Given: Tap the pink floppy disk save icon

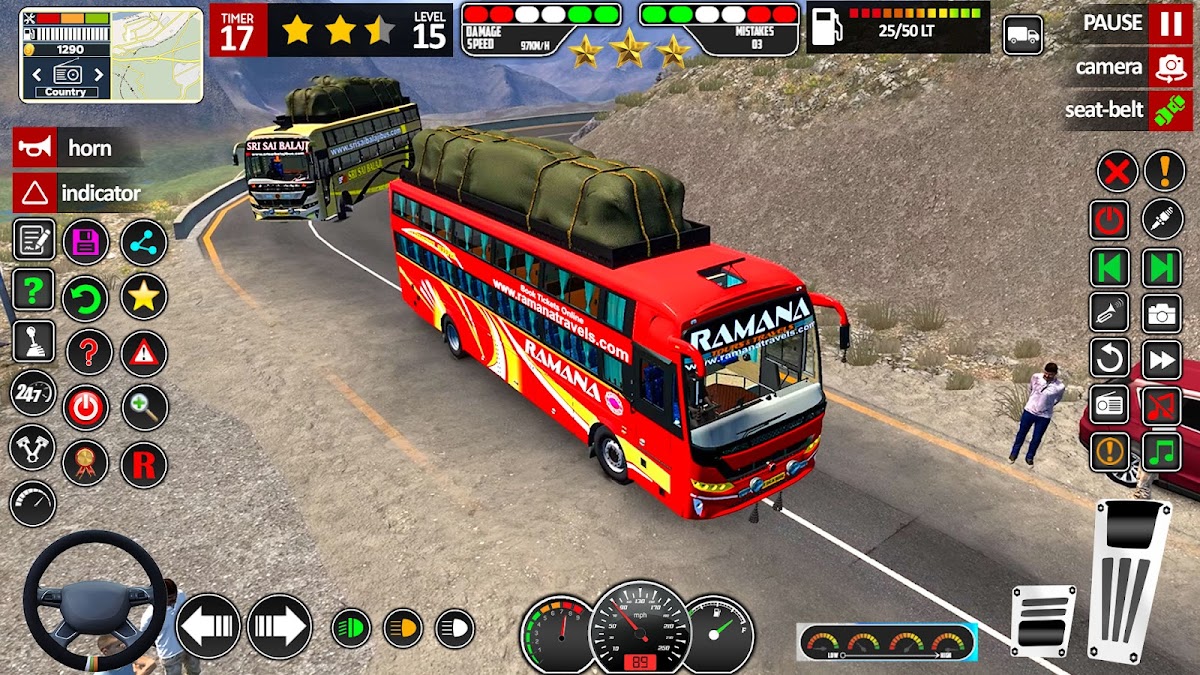Looking at the screenshot, I should coord(86,242).
